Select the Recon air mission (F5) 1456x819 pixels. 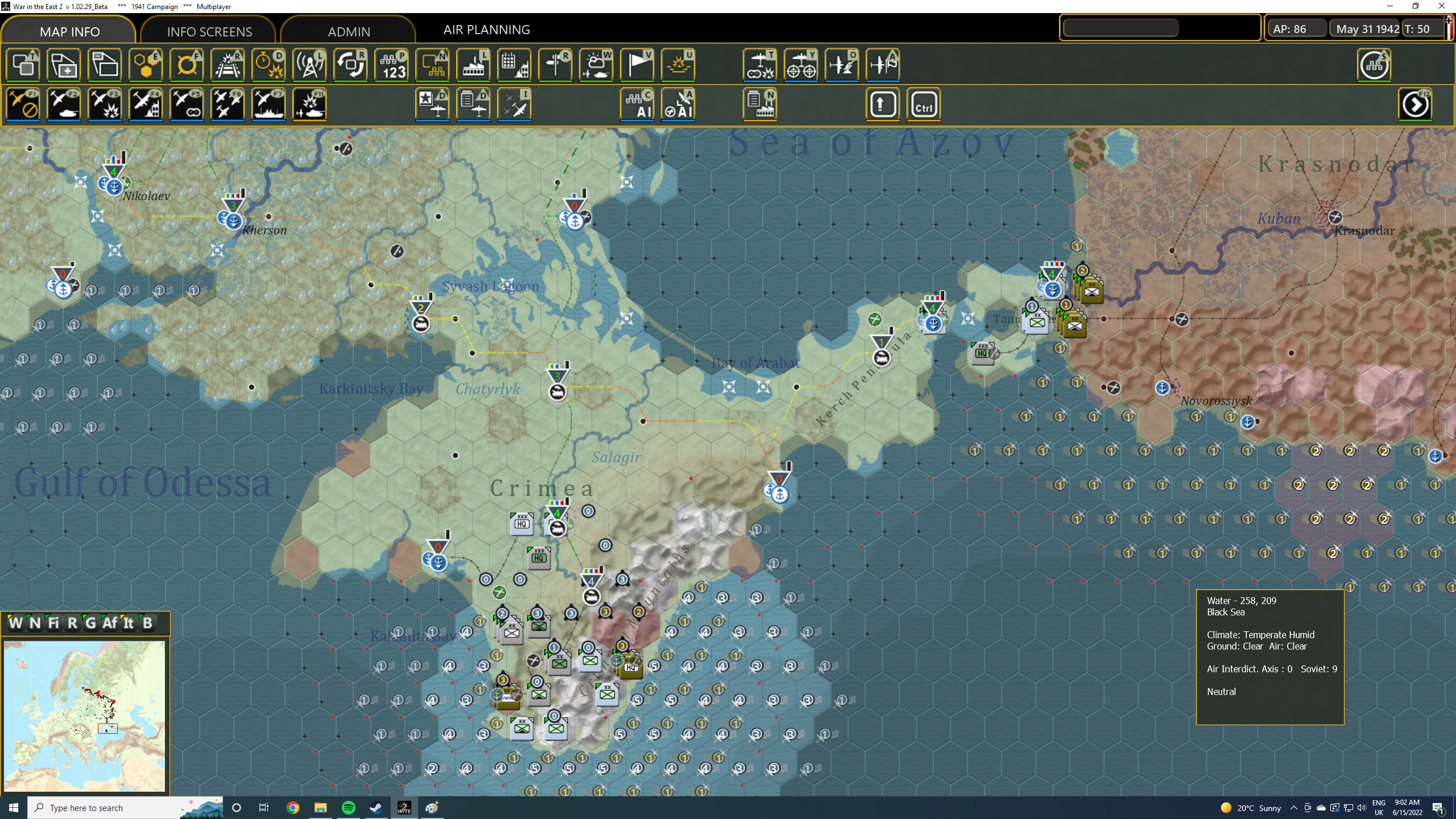[x=187, y=104]
